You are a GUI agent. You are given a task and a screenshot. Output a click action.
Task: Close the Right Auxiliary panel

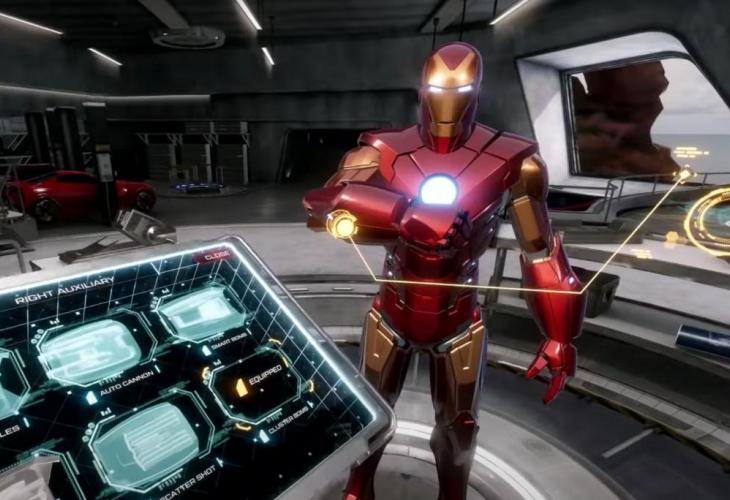tap(214, 255)
